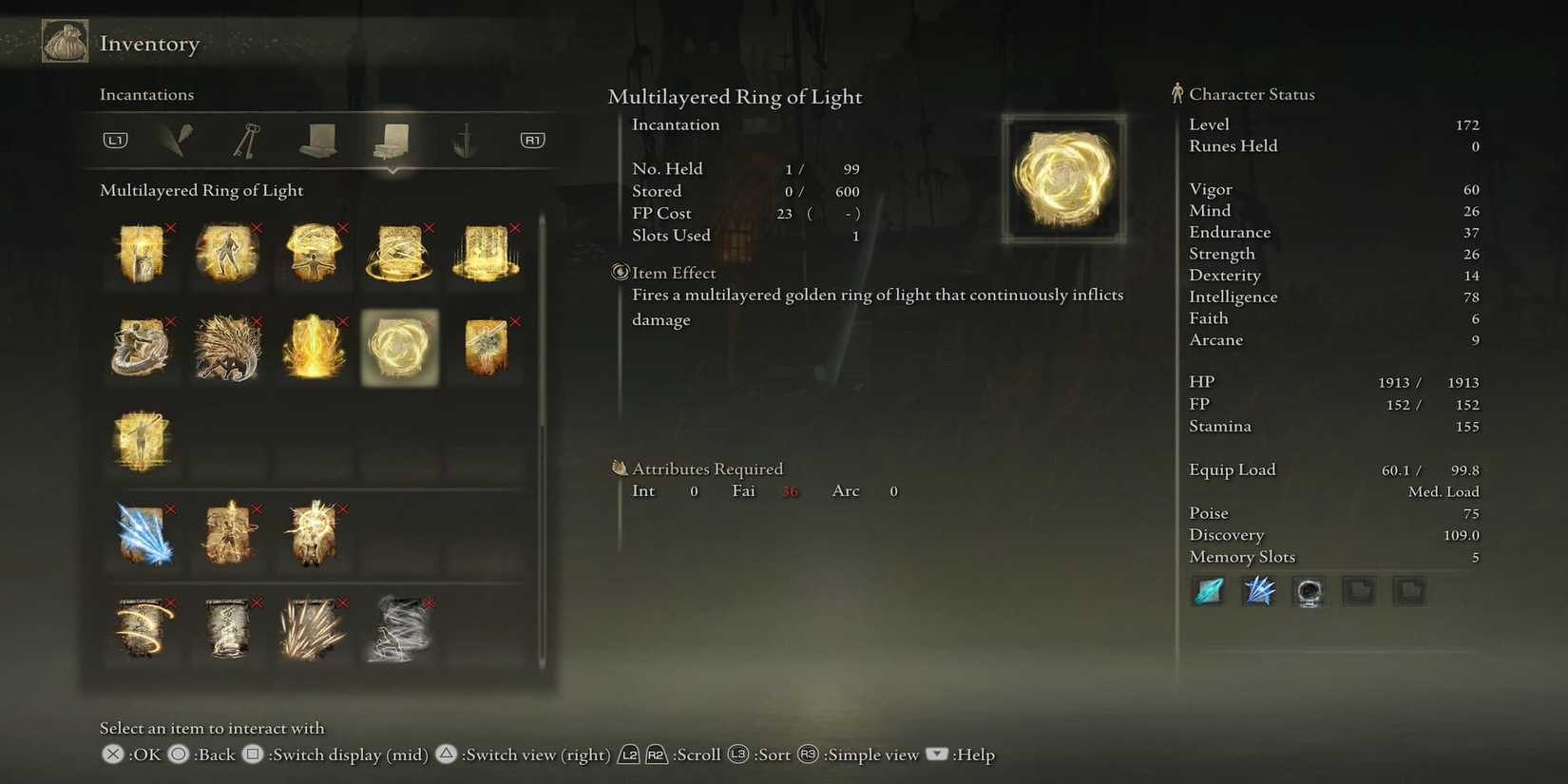Viewport: 1568px width, 784px height.
Task: Click the Multilayered Ring of Light preview thumbnail
Action: (1063, 179)
